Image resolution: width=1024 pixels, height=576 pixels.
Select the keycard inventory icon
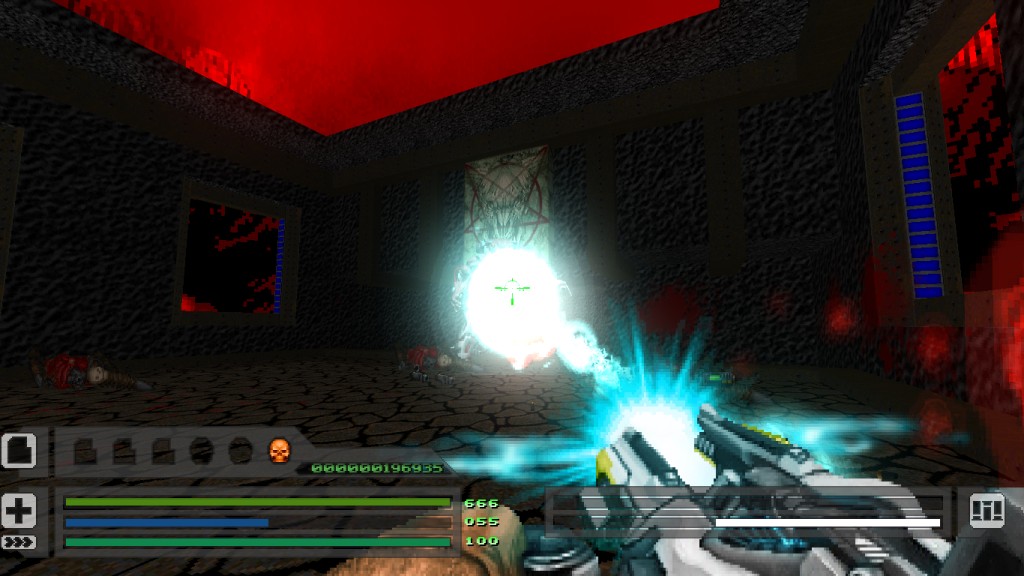click(x=19, y=450)
